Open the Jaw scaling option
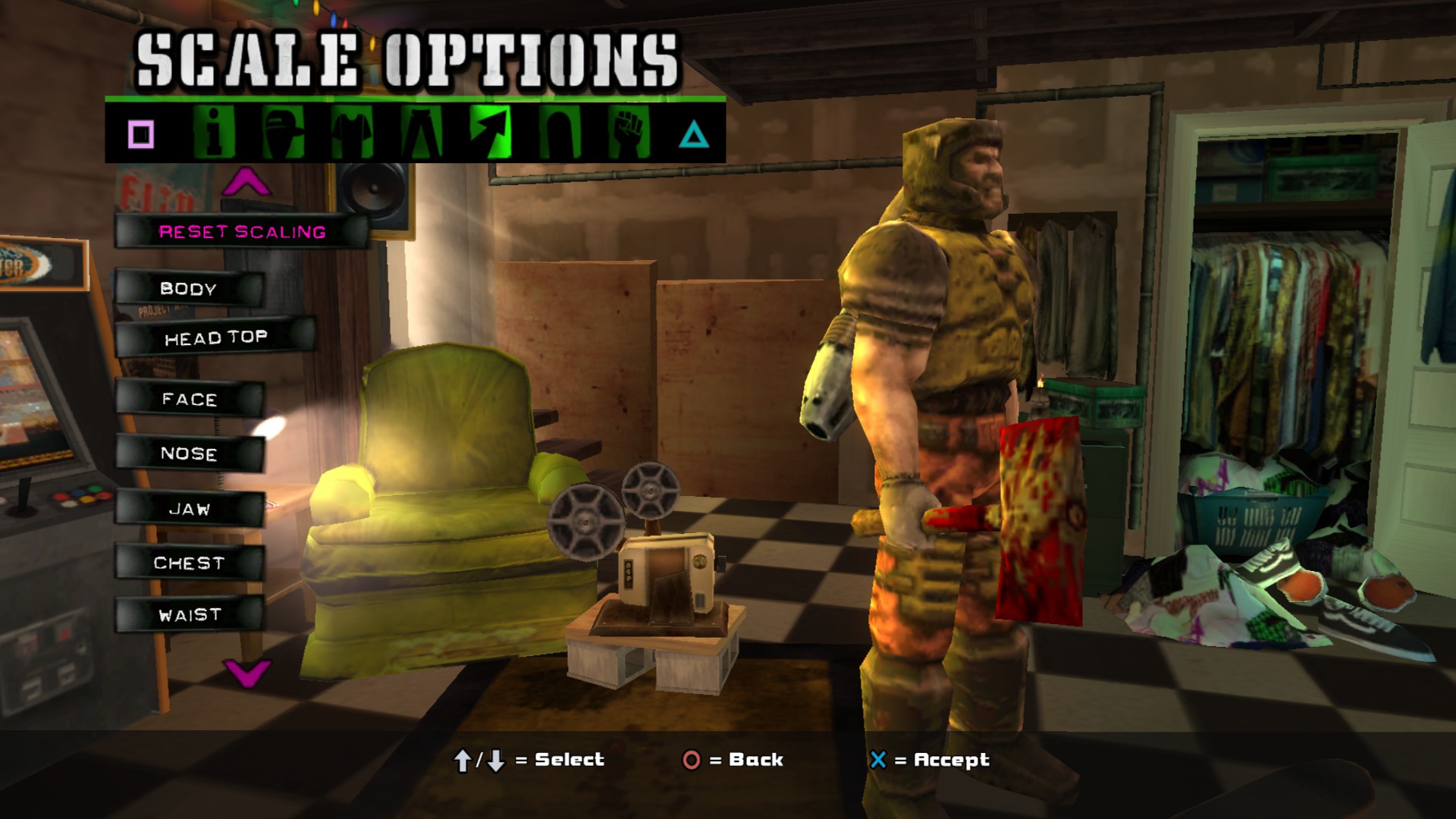This screenshot has height=819, width=1456. 190,510
